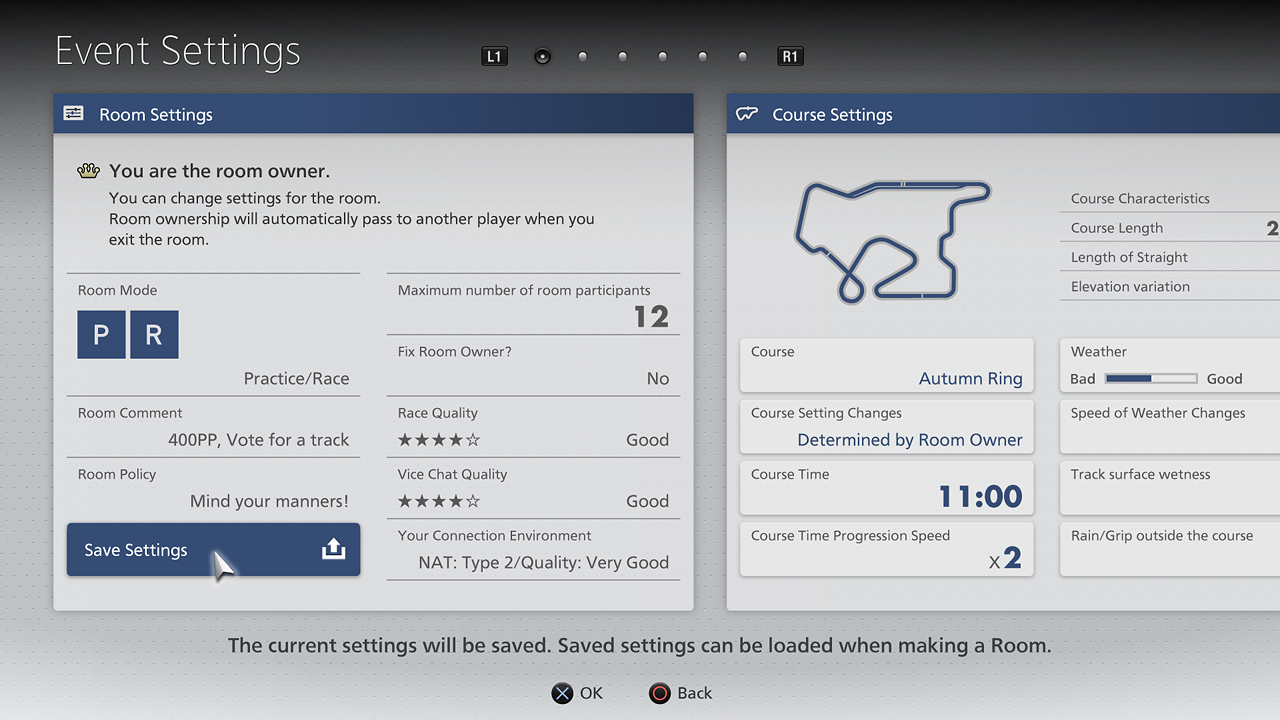
Task: Open Rain/Grip outside the course setting
Action: click(x=1170, y=549)
